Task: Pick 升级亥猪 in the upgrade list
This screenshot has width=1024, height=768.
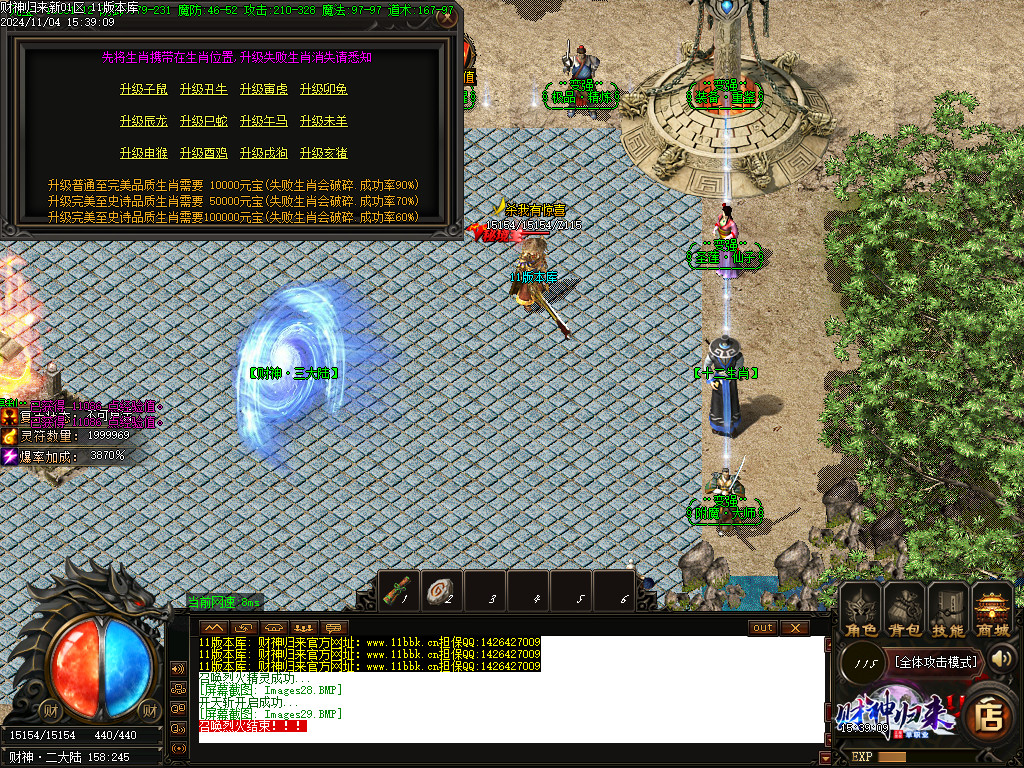Action: click(324, 154)
